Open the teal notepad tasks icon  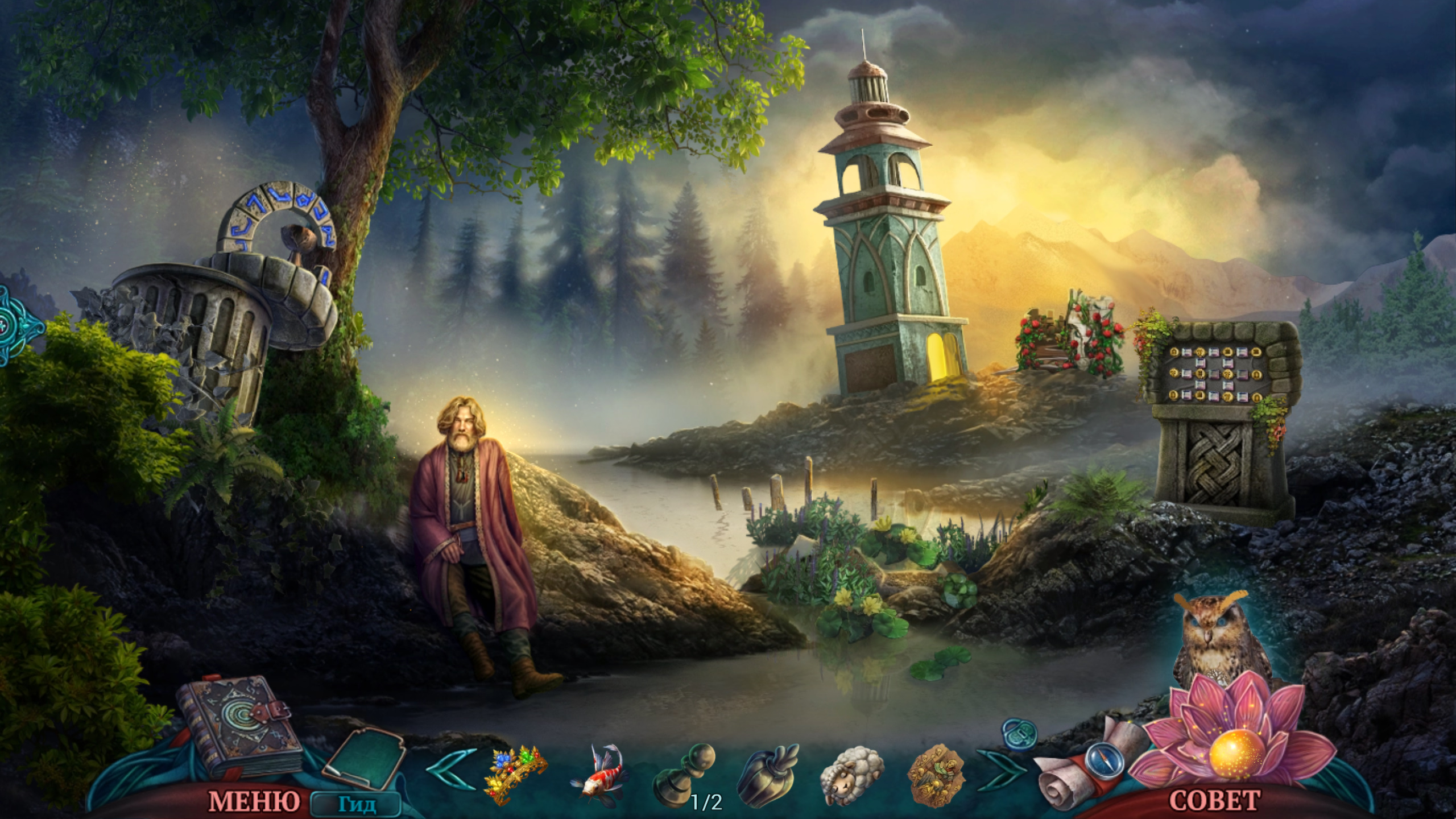point(364,757)
